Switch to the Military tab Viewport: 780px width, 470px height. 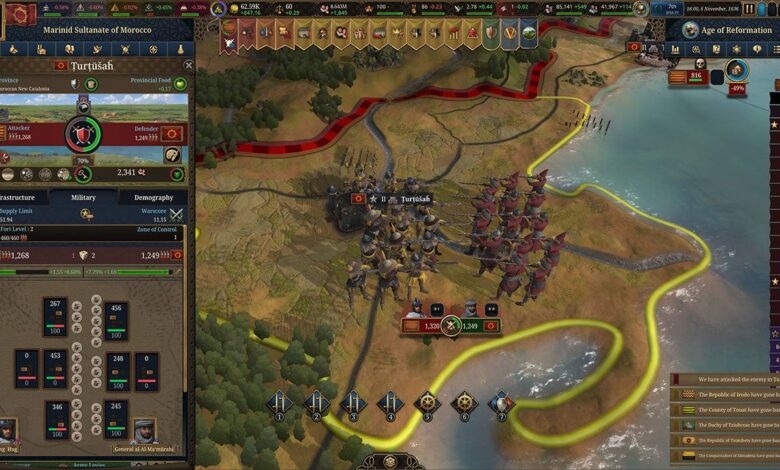coord(83,198)
